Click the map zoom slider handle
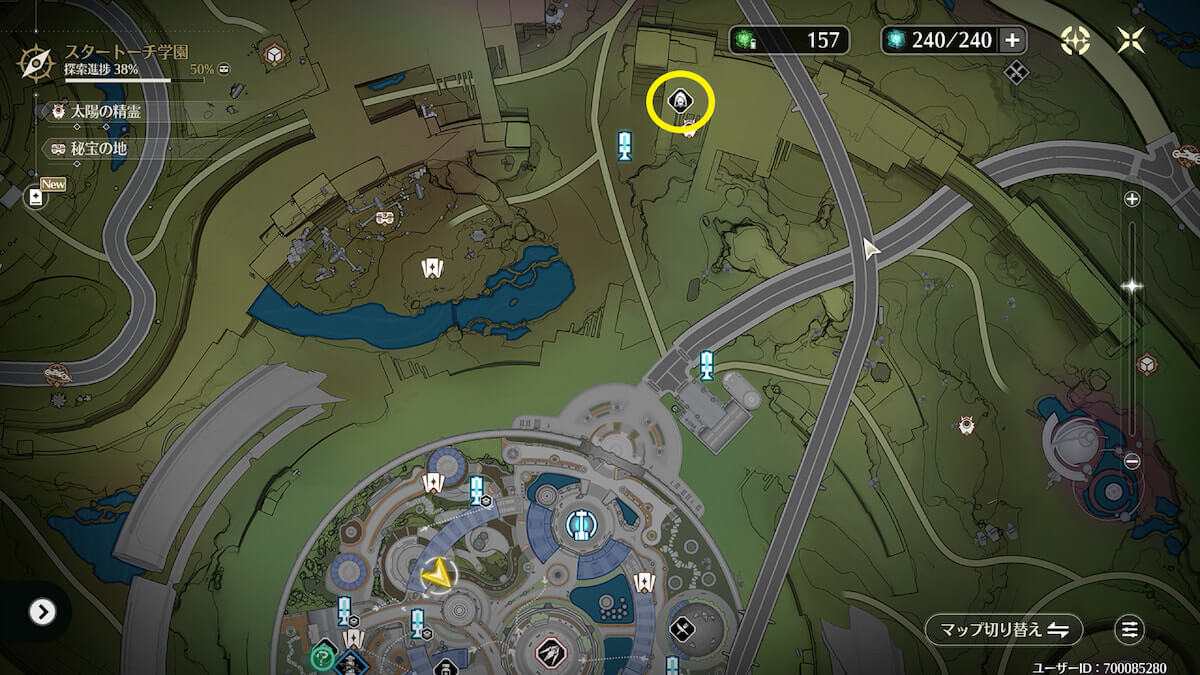Viewport: 1200px width, 675px height. [x=1132, y=286]
